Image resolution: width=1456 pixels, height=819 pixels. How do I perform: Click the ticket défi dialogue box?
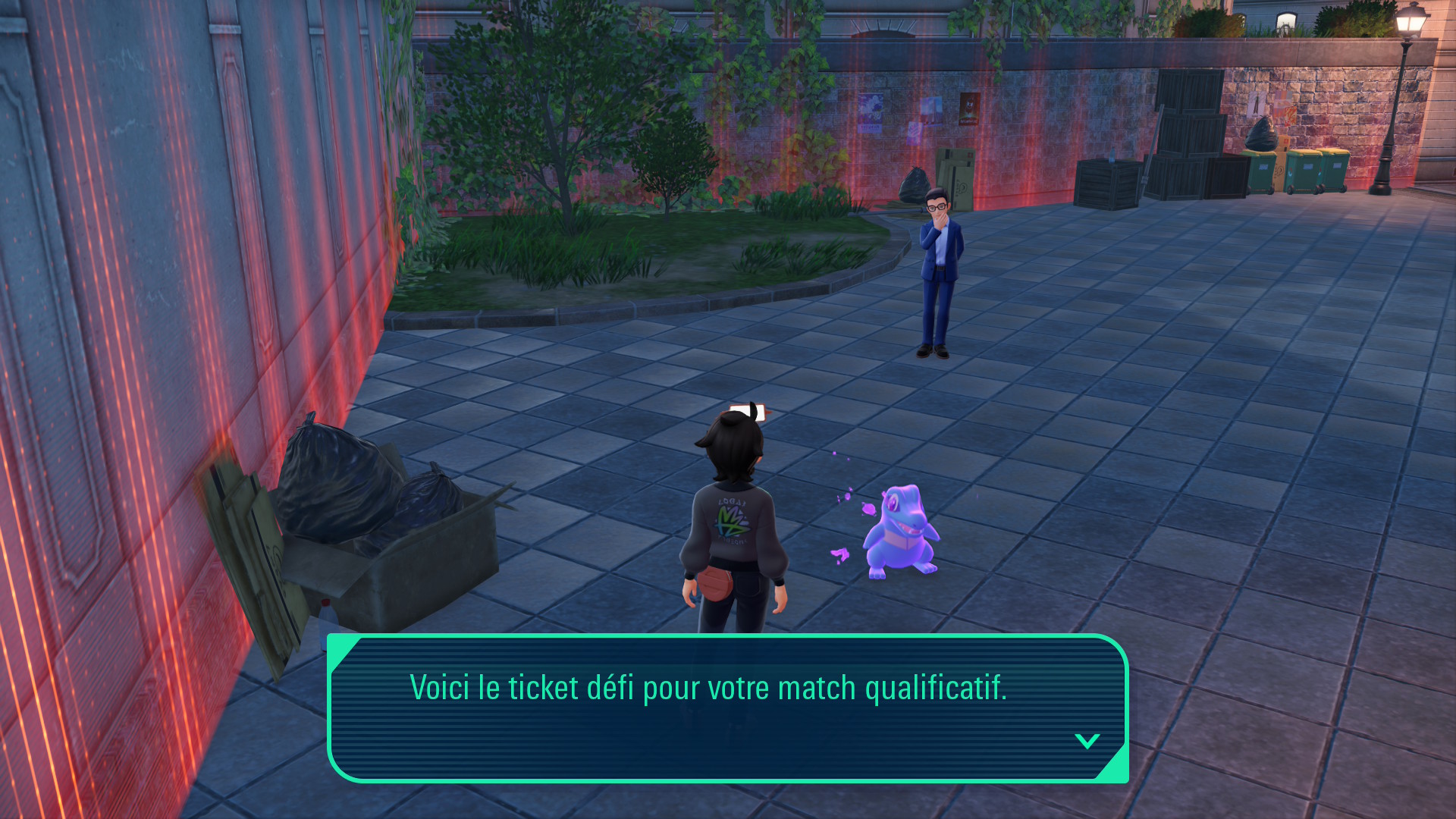point(727,708)
